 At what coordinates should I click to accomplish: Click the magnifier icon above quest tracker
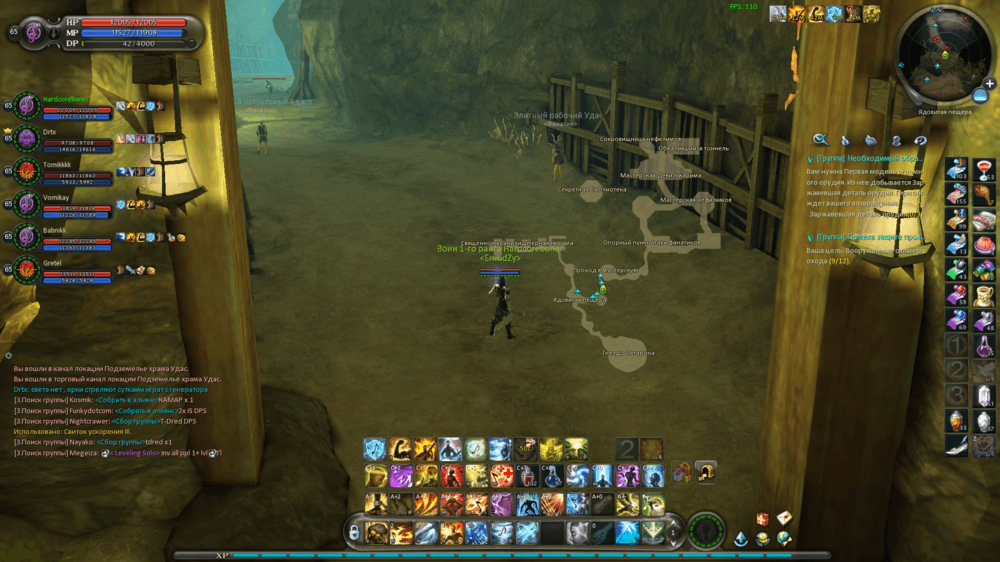(820, 140)
